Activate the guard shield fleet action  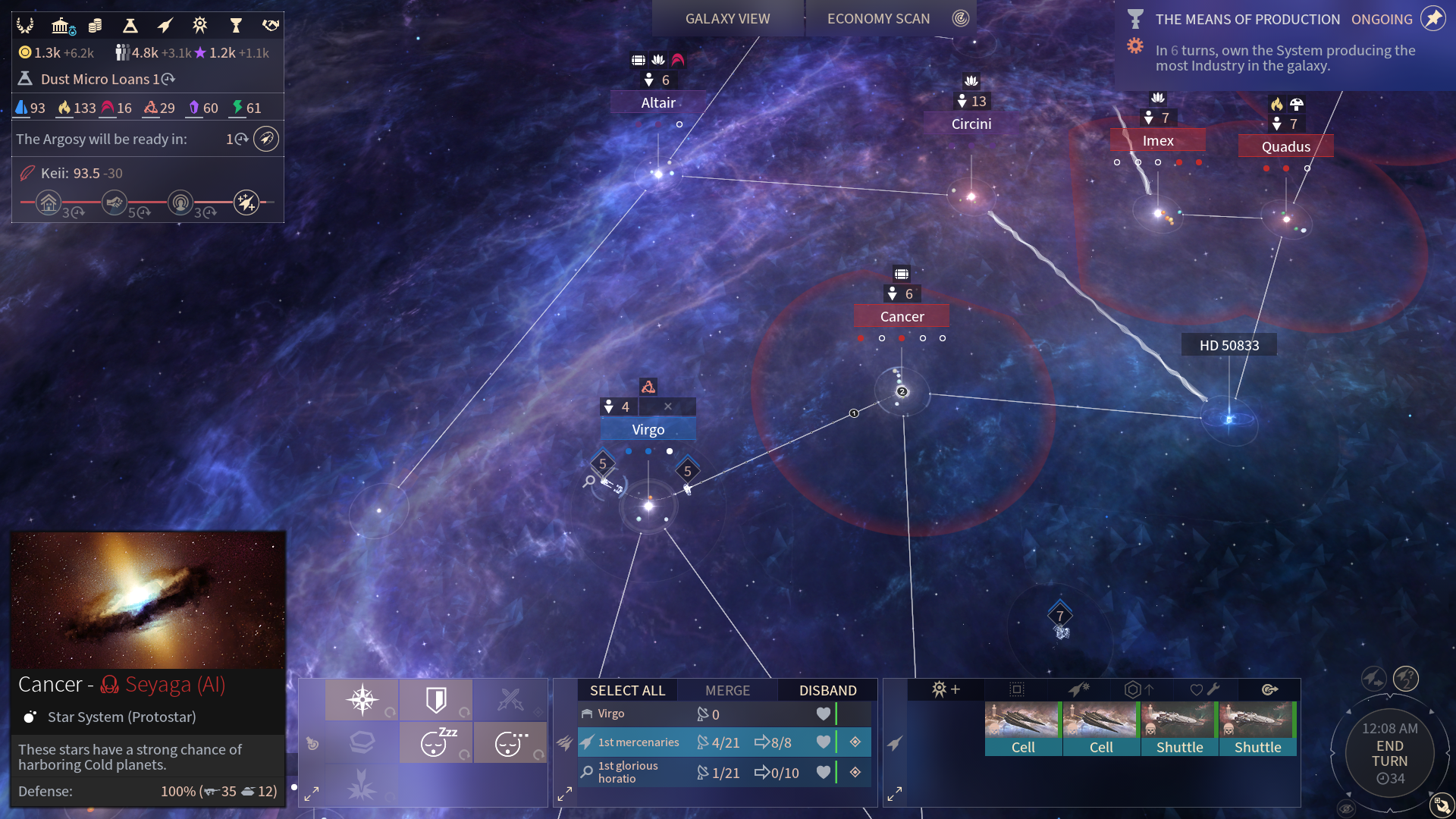[x=436, y=699]
